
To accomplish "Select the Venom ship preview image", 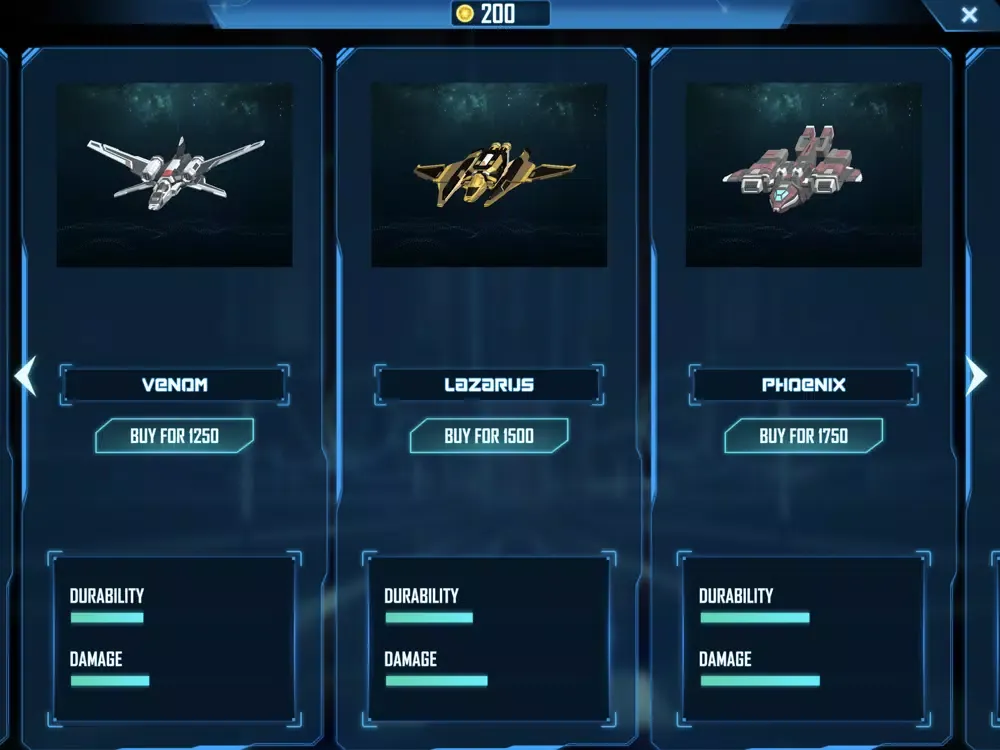I will pyautogui.click(x=174, y=175).
